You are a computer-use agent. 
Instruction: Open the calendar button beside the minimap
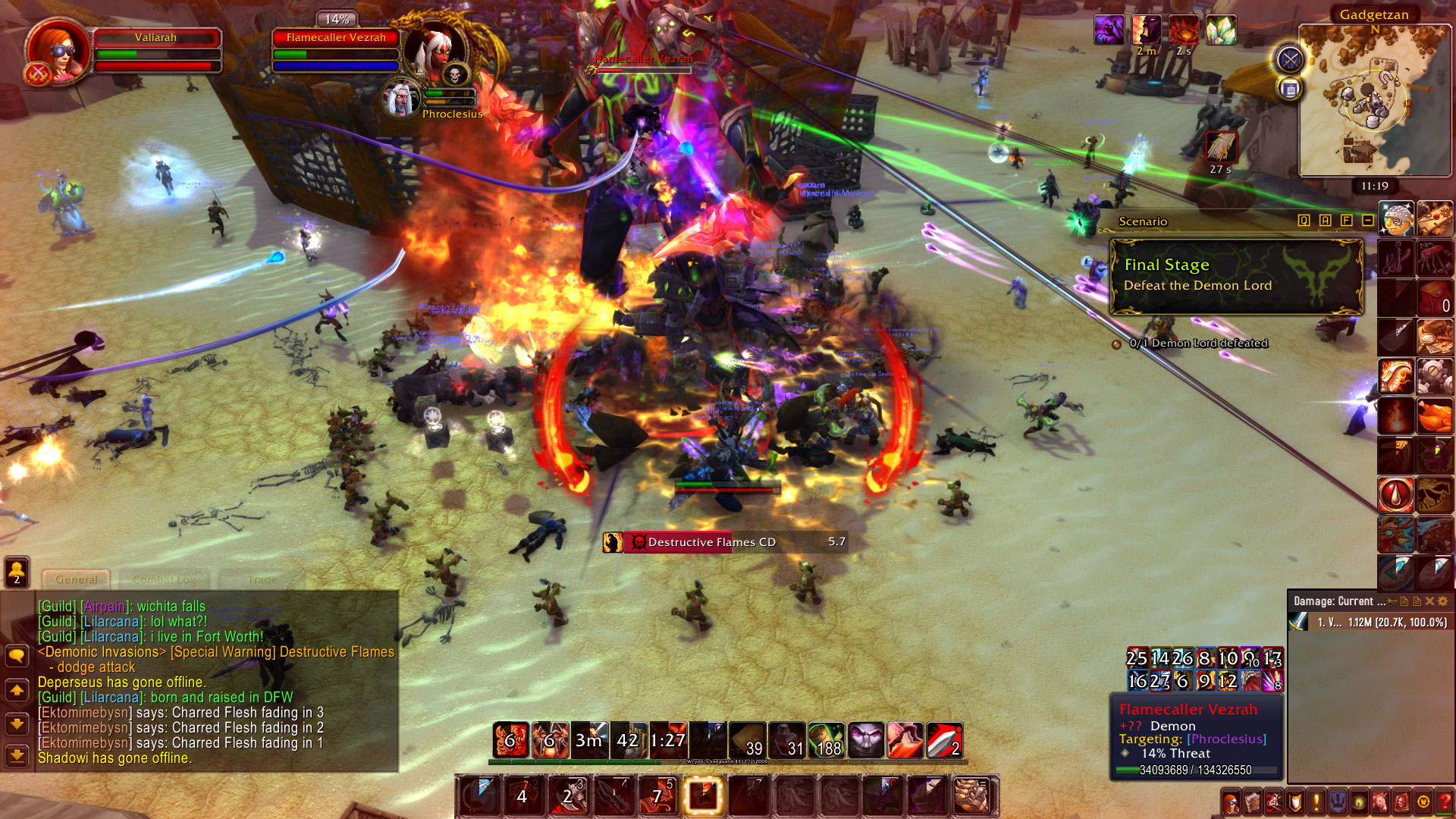point(1289,89)
